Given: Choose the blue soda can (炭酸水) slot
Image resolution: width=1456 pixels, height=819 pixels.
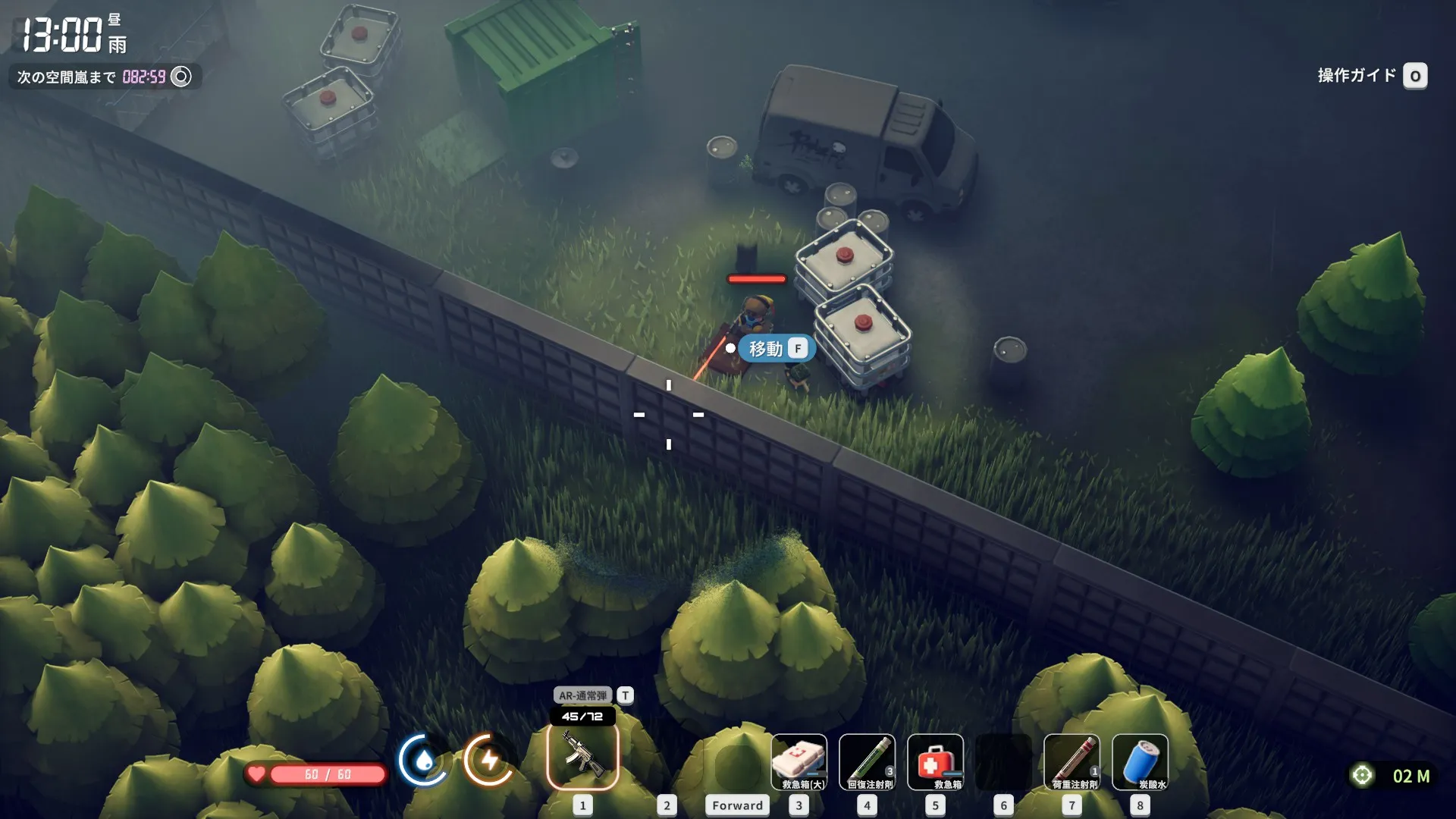Looking at the screenshot, I should pos(1140,761).
